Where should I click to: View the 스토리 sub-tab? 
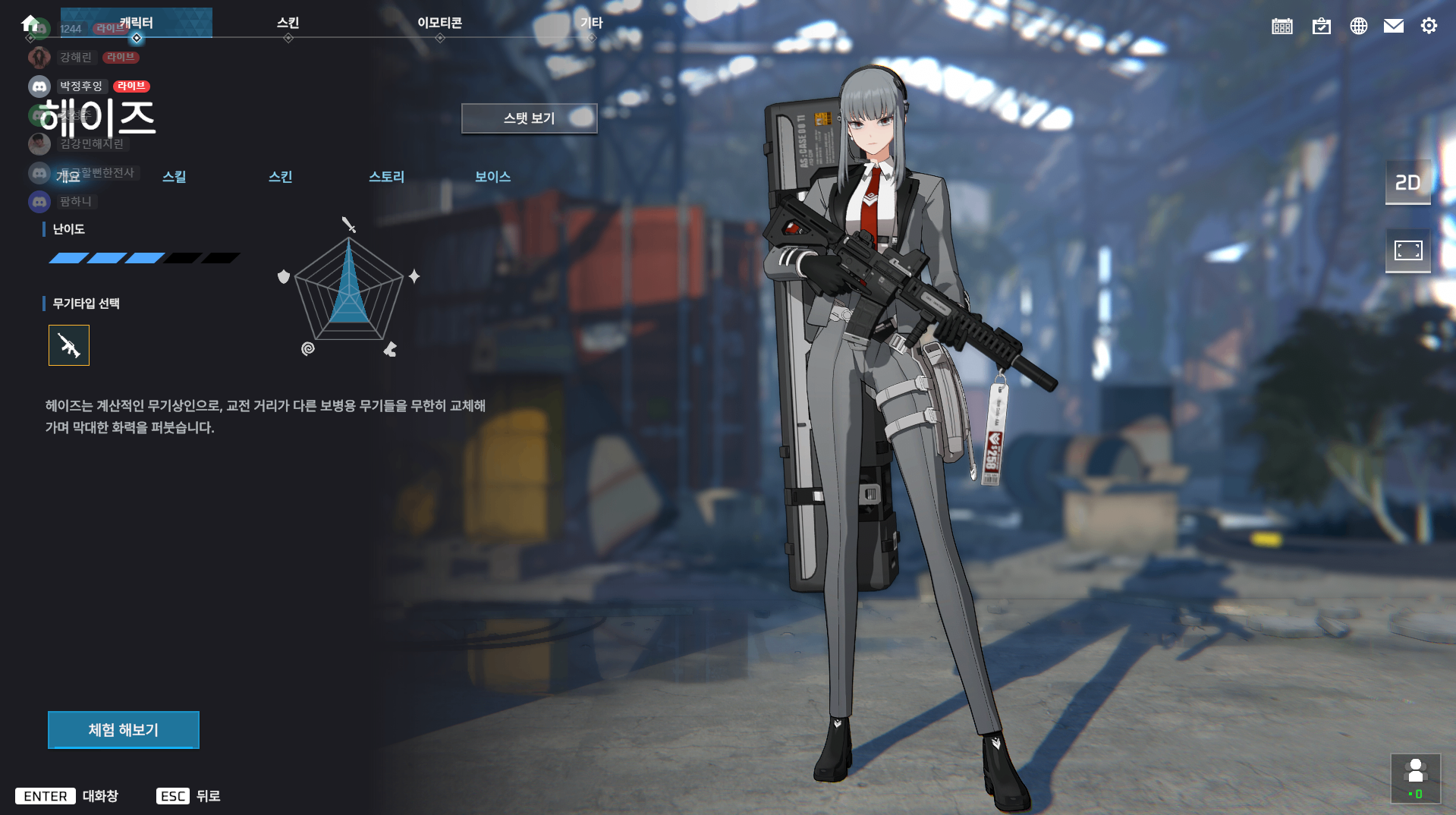click(386, 177)
